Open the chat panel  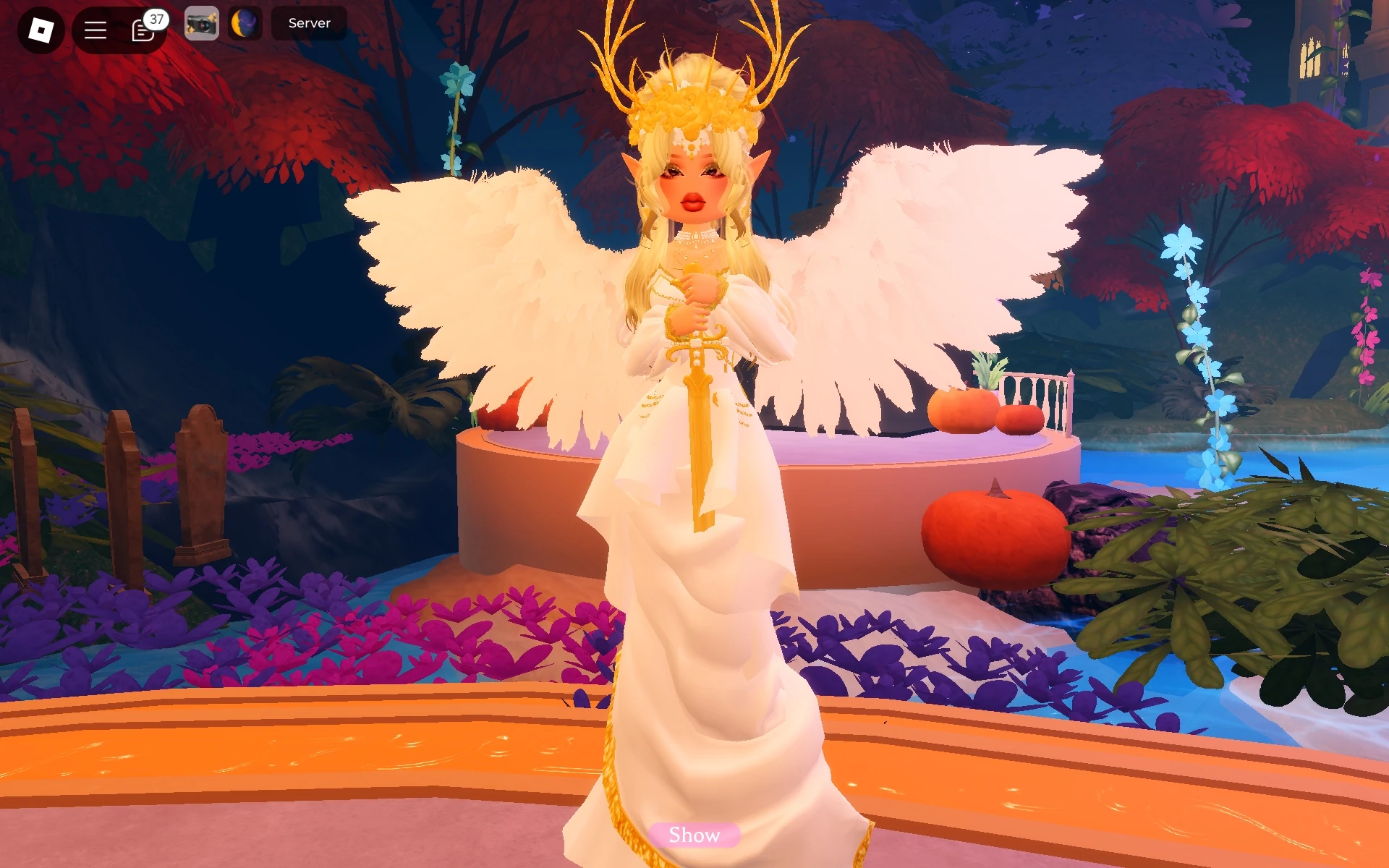[144, 30]
